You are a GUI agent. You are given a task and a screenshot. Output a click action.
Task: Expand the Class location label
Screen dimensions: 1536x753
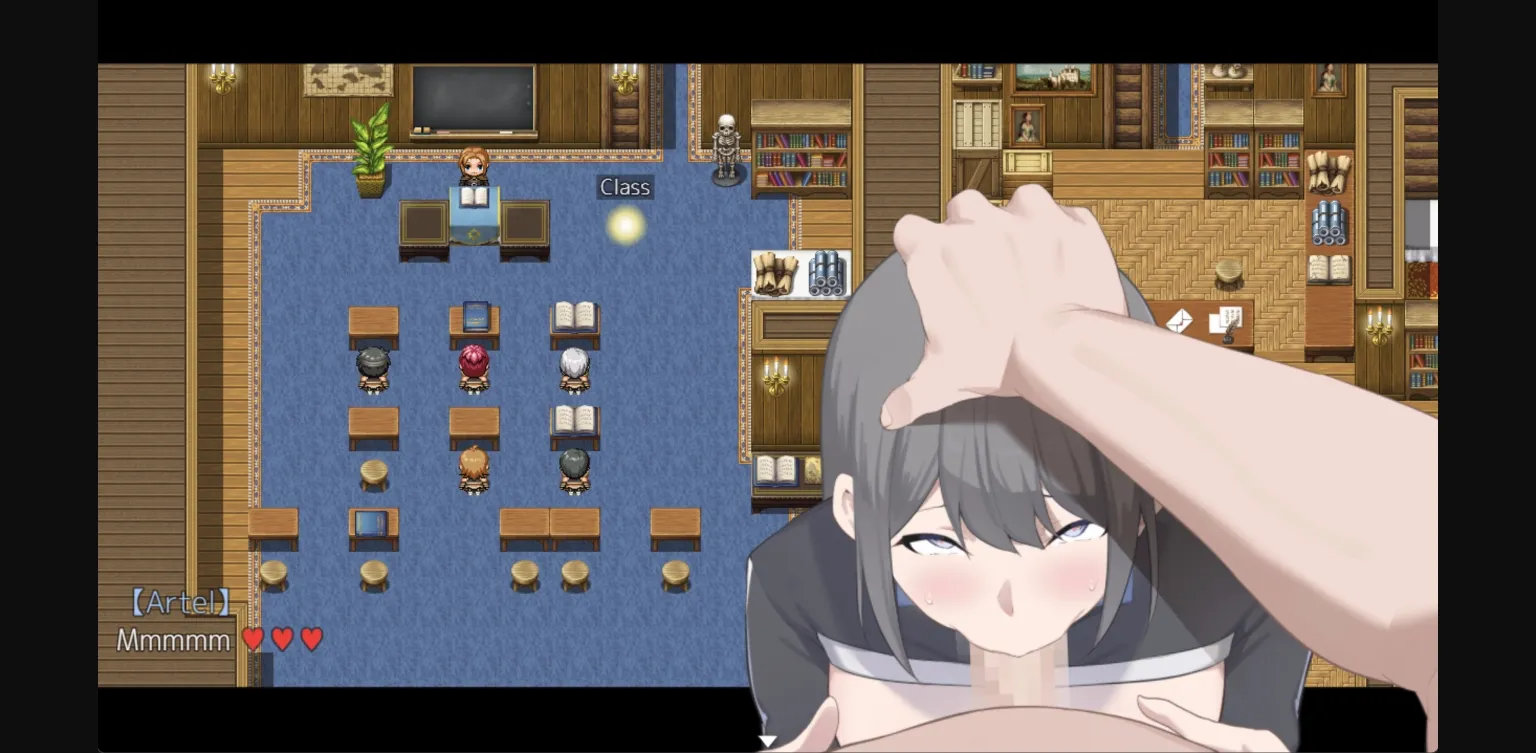(624, 186)
